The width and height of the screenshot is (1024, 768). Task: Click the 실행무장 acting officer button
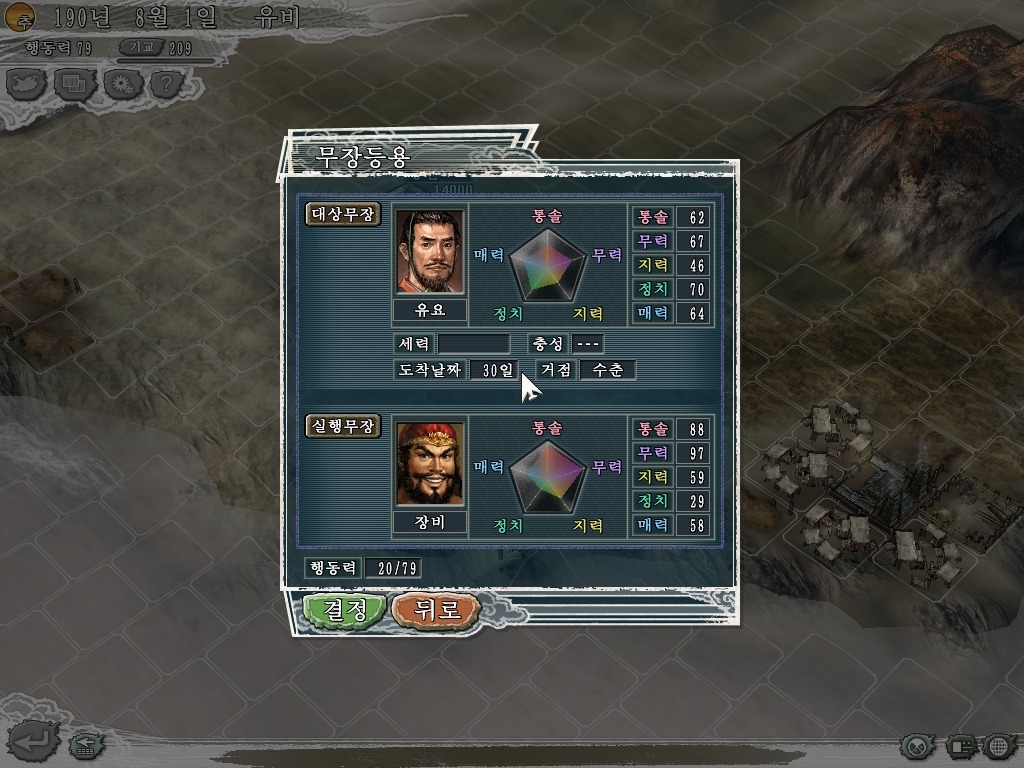[342, 426]
